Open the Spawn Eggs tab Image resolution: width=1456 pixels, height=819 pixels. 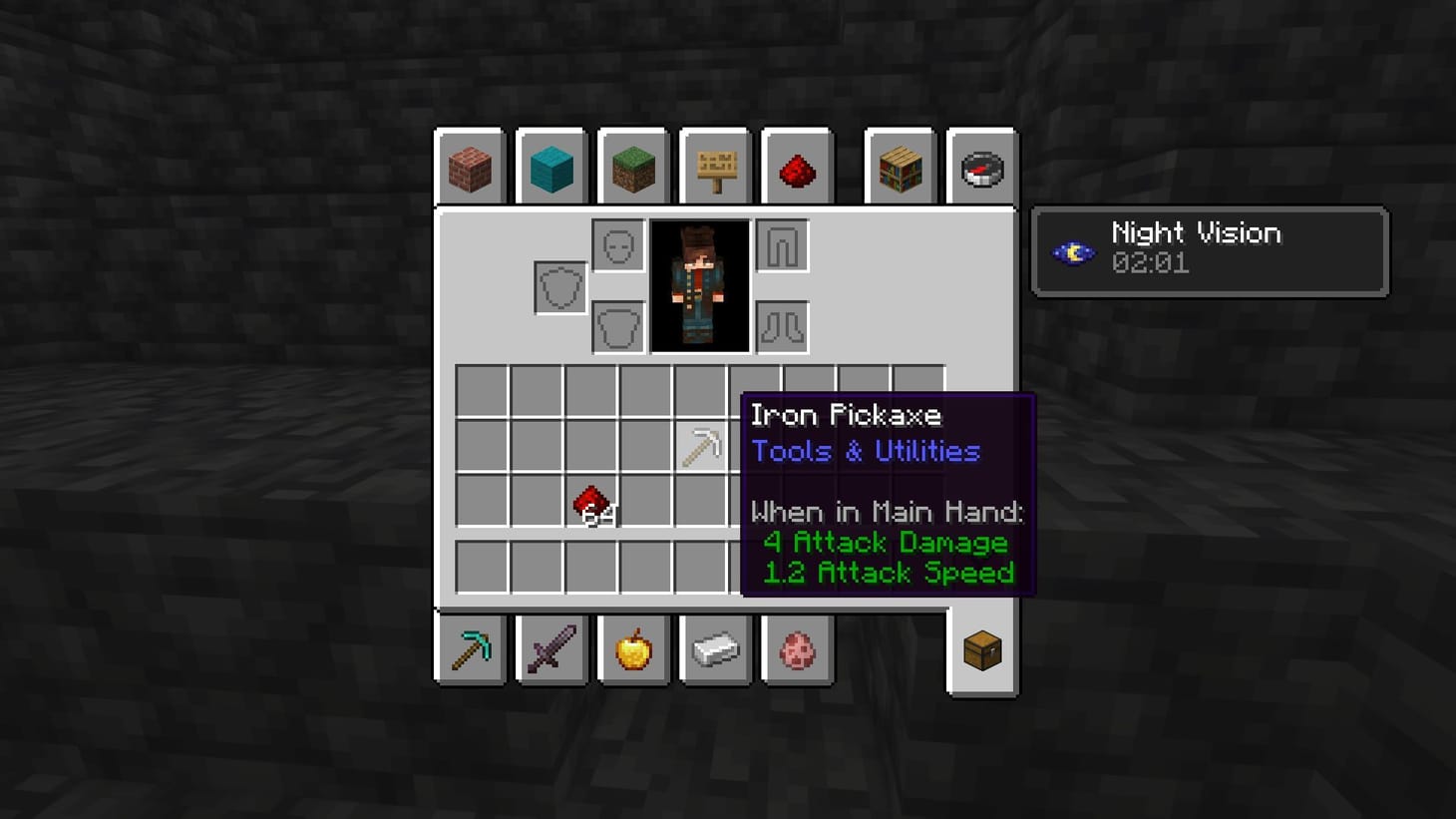(x=798, y=649)
